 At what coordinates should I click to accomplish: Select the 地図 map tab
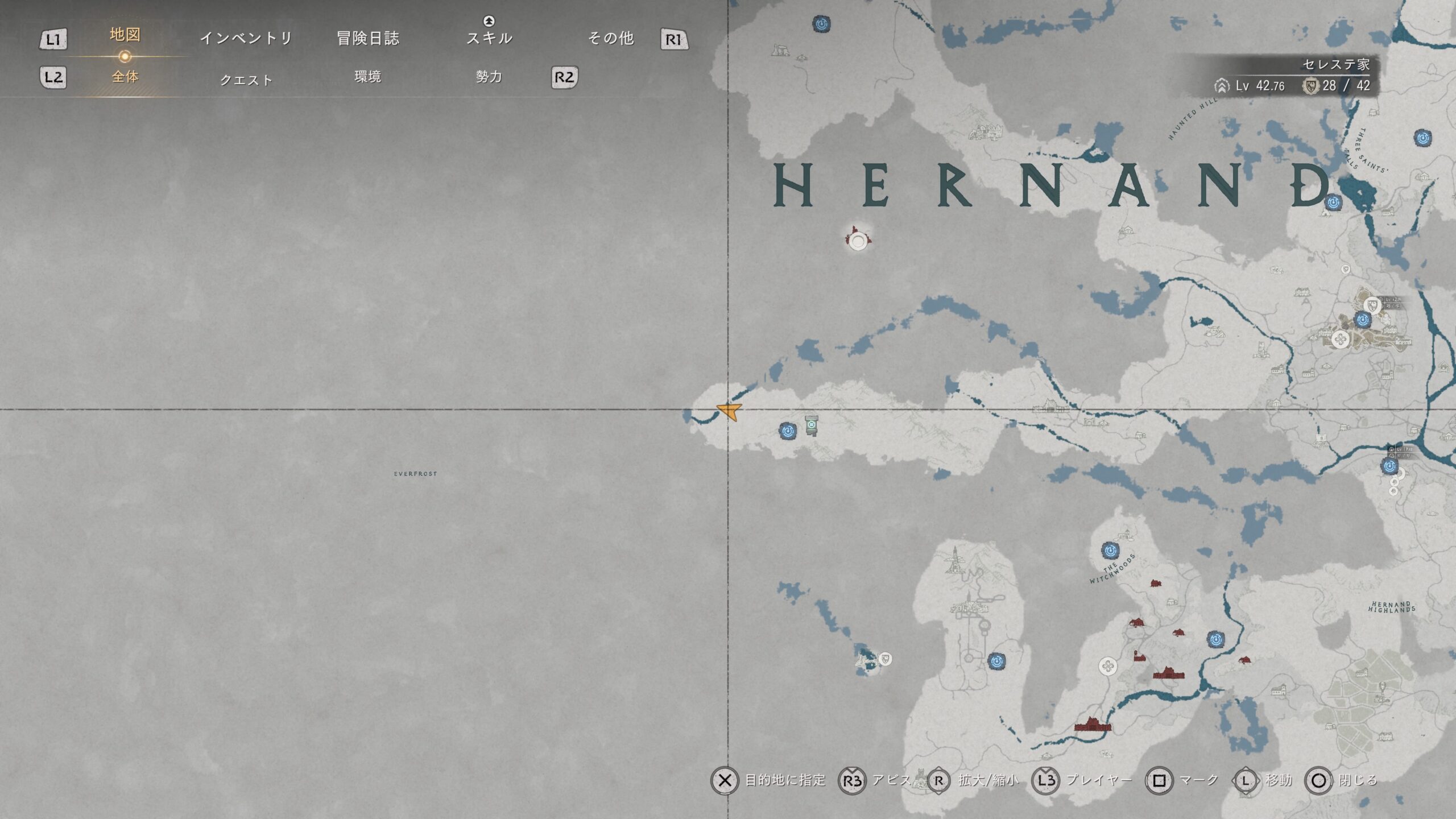125,35
